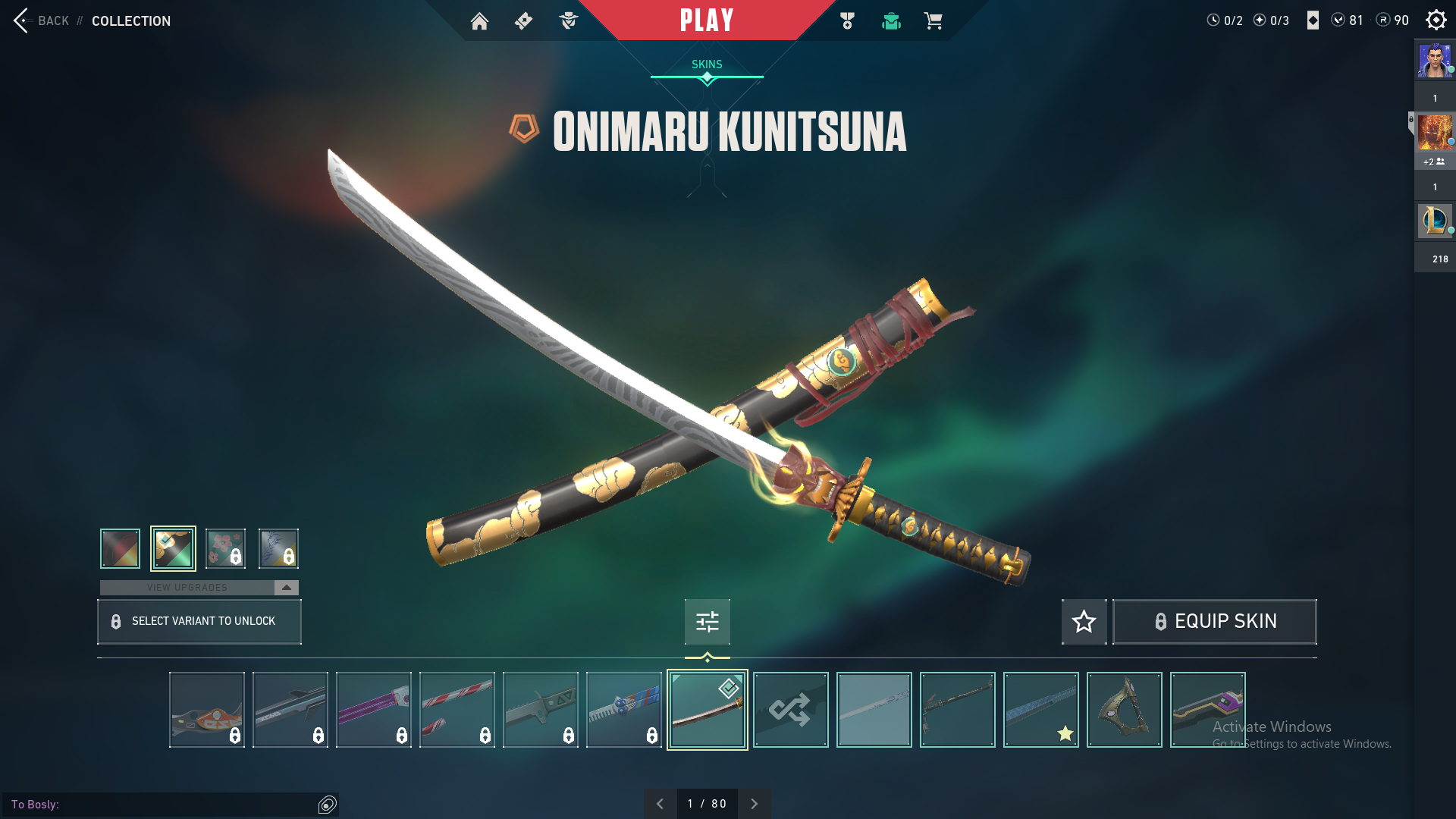Image resolution: width=1456 pixels, height=819 pixels.
Task: Go to next skins page
Action: coord(754,804)
